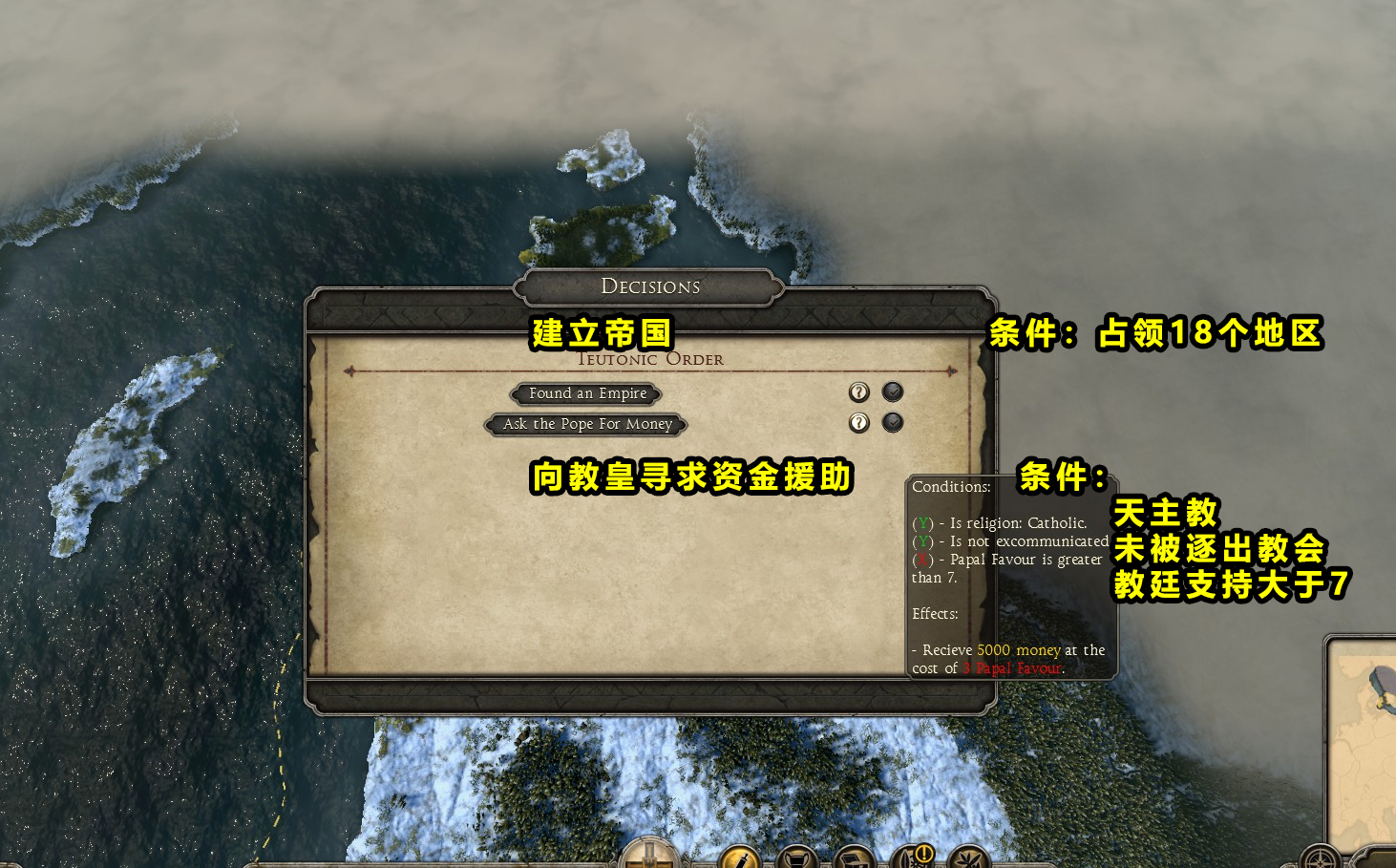Screen dimensions: 1396x868
Task: Activate the compass button near minimap
Action: click(x=1322, y=858)
